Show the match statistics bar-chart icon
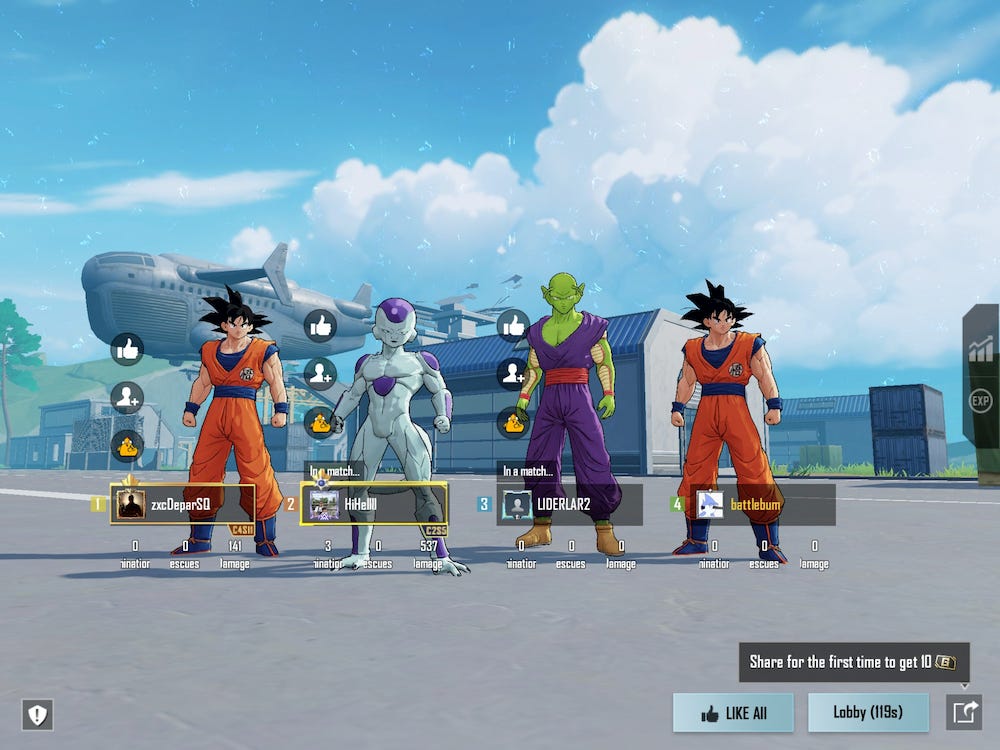 [x=981, y=349]
